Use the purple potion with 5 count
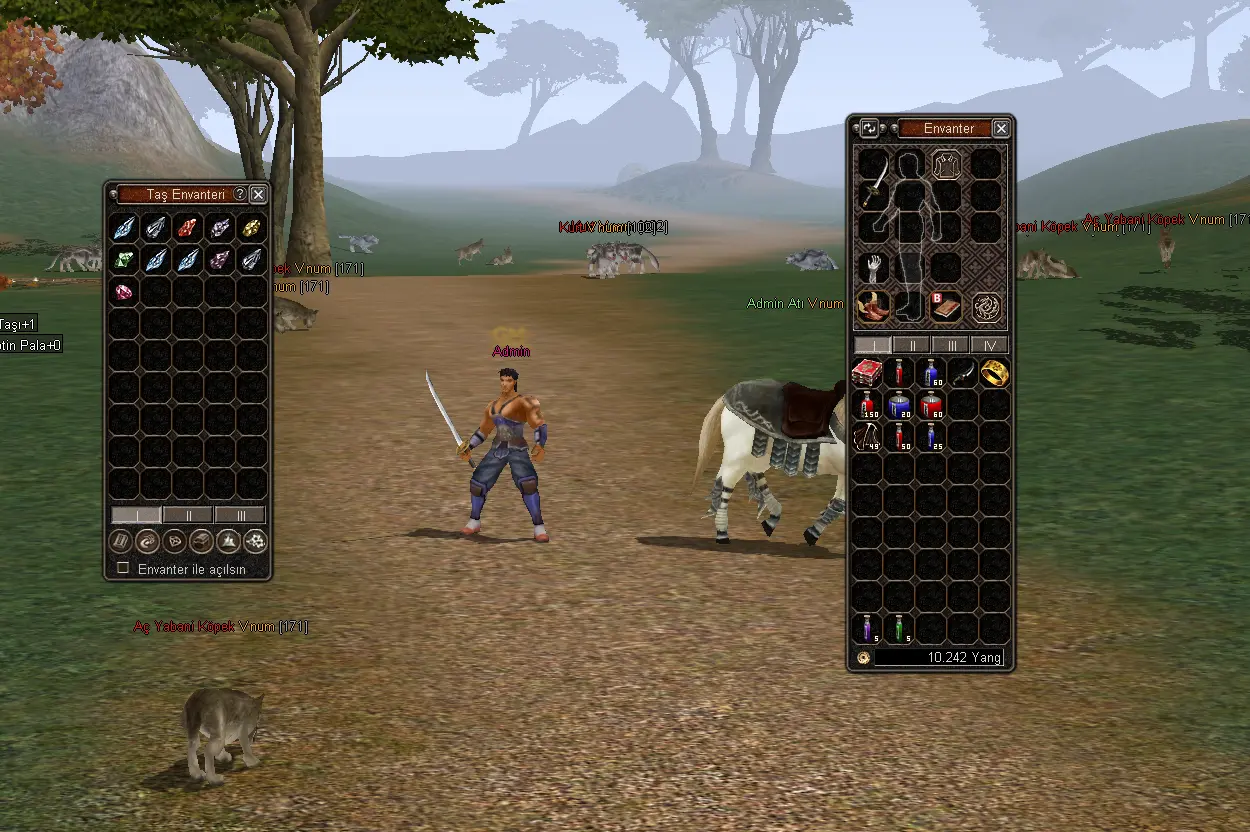Viewport: 1250px width, 832px height. (x=866, y=628)
